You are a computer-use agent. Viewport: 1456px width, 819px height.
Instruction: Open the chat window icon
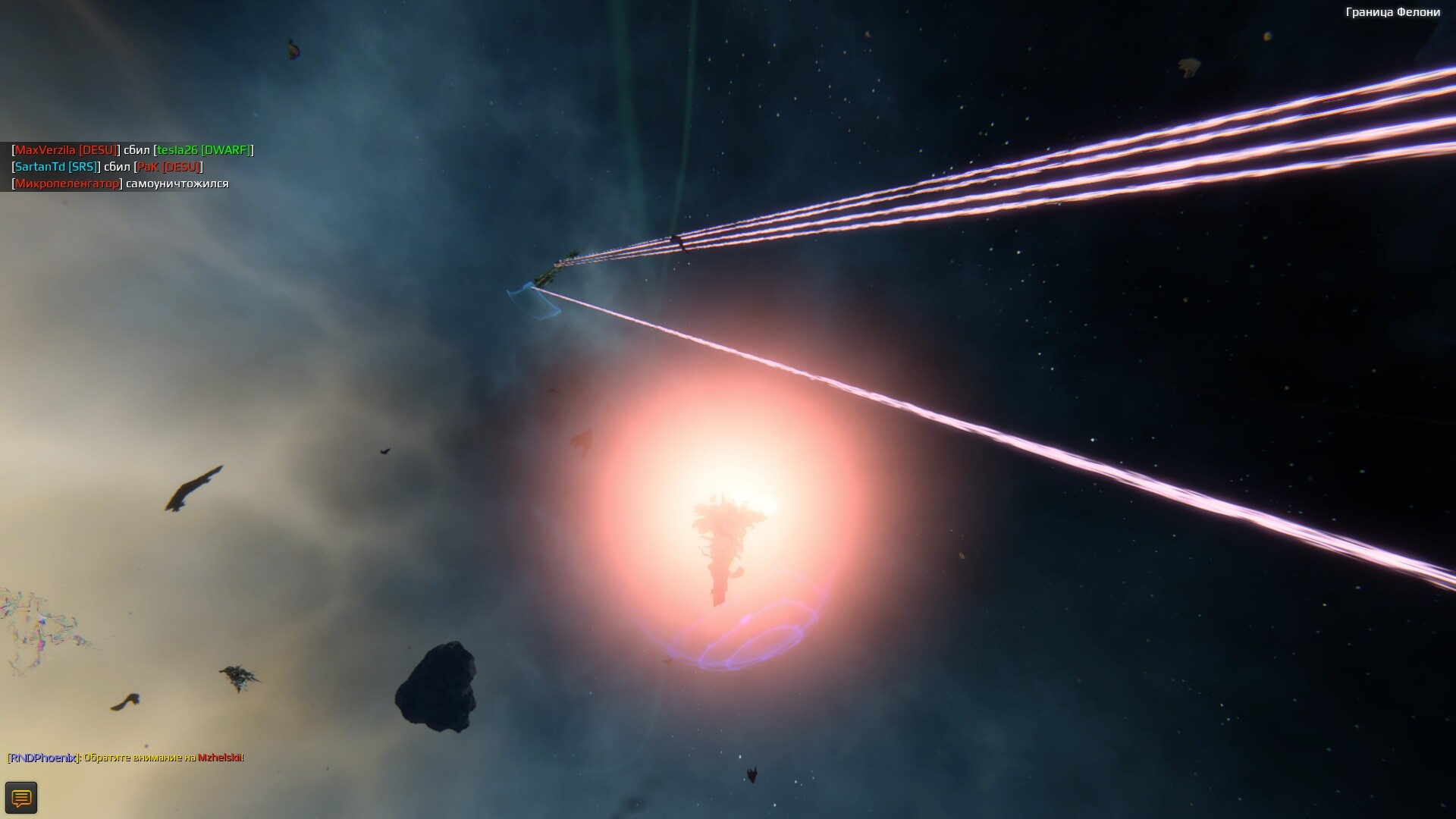[21, 798]
